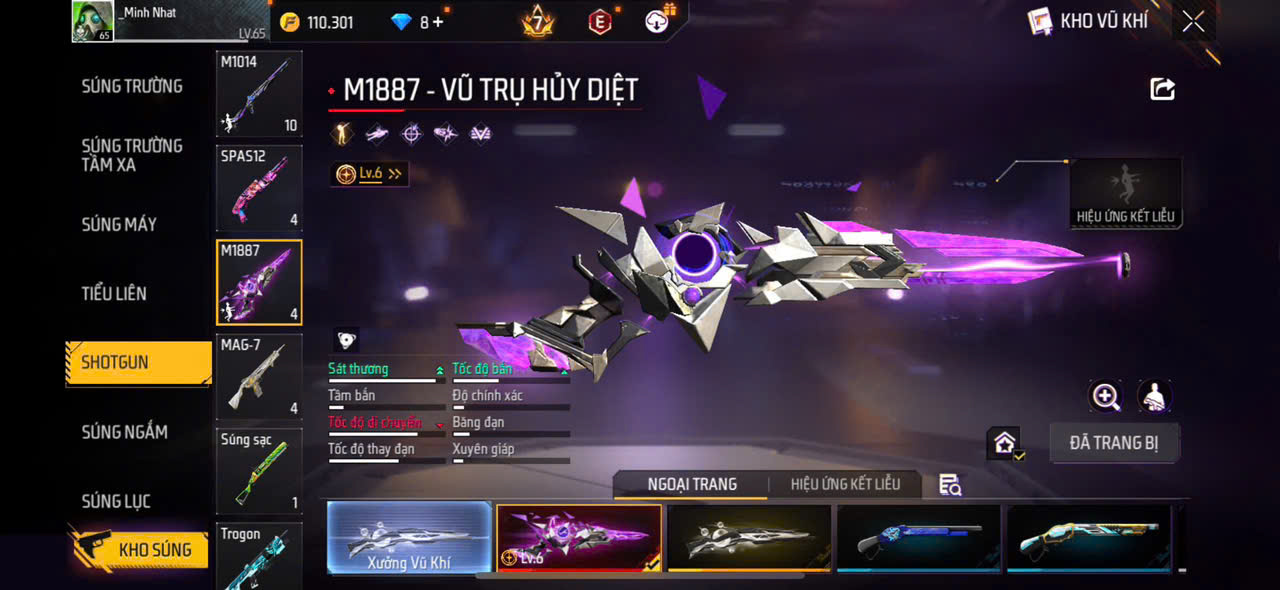
Task: Choose the SÚNG LỤC category
Action: click(116, 501)
